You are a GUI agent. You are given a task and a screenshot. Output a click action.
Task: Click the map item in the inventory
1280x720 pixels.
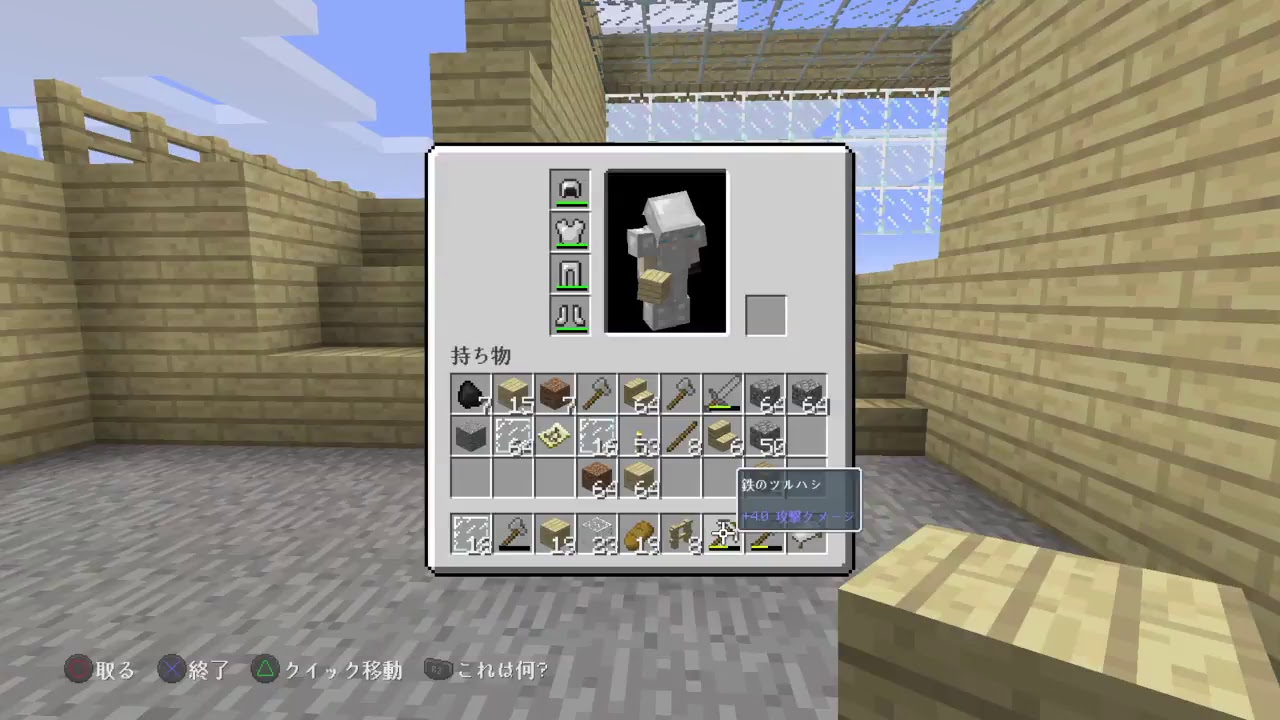553,437
